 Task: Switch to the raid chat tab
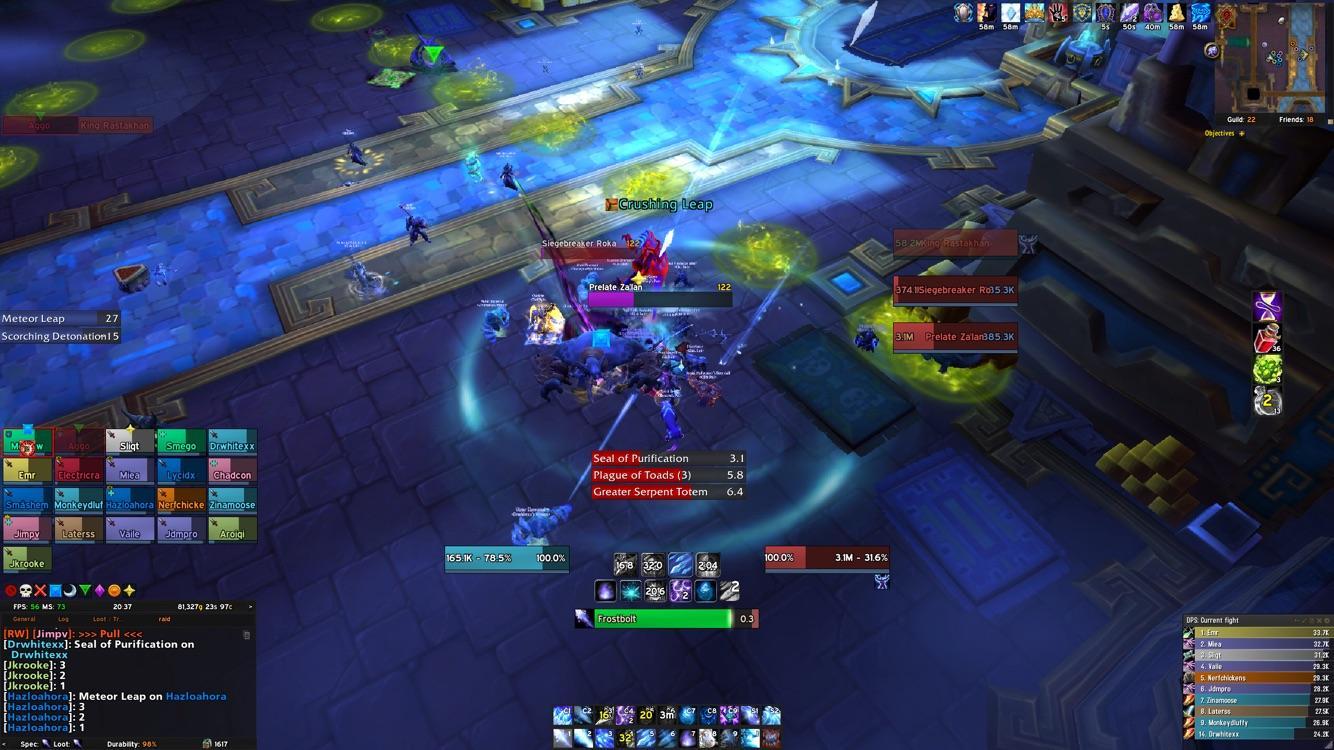[165, 619]
